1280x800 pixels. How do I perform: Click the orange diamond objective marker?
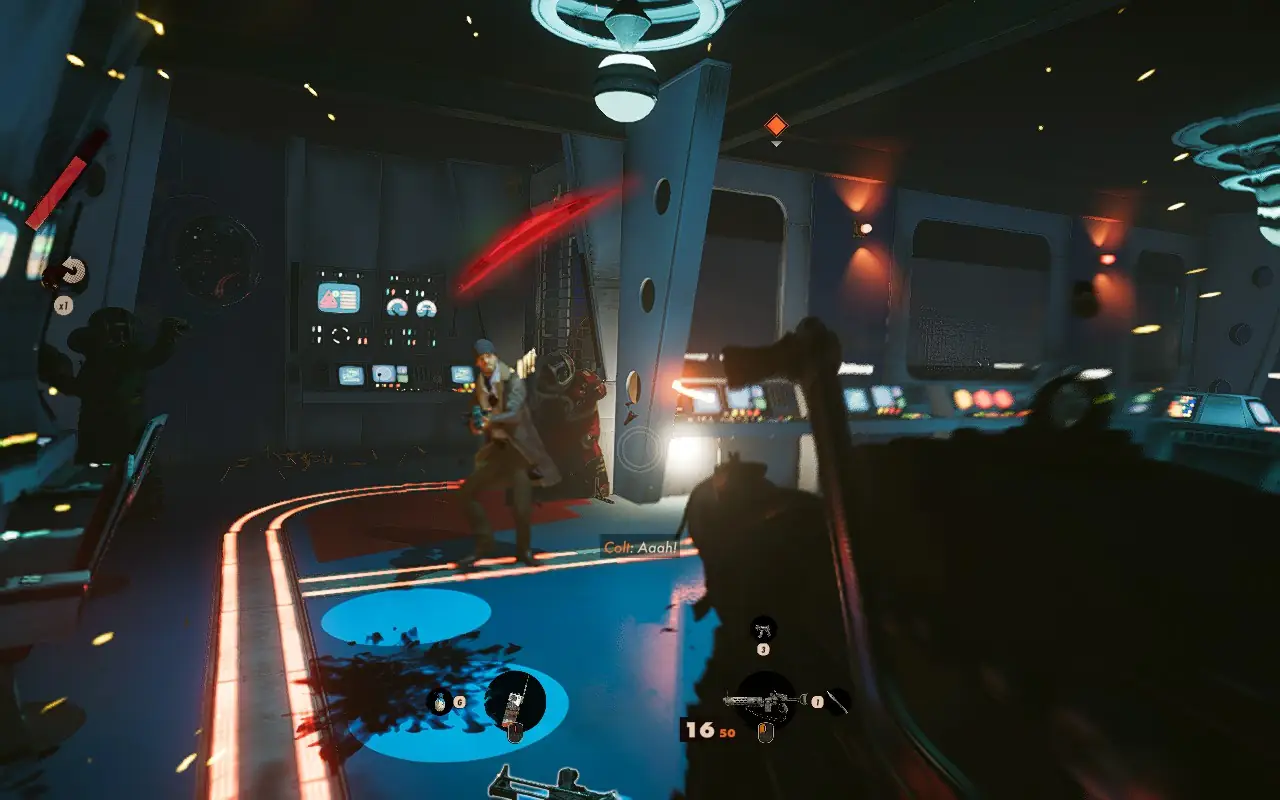tap(776, 125)
